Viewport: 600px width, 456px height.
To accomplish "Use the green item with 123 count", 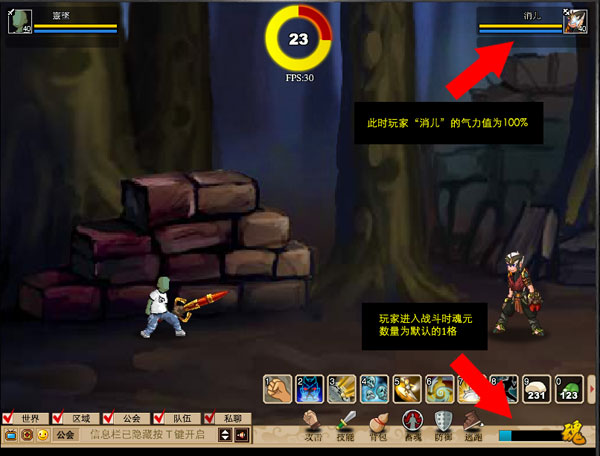I will click(570, 387).
